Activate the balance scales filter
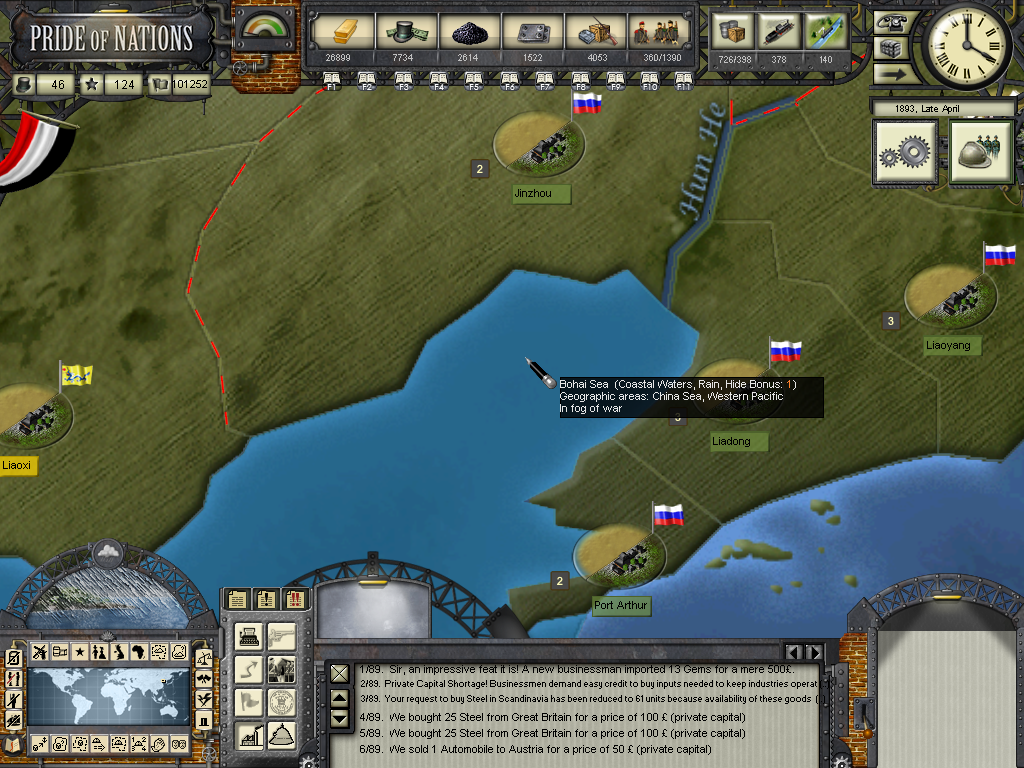1024x768 pixels. click(204, 658)
